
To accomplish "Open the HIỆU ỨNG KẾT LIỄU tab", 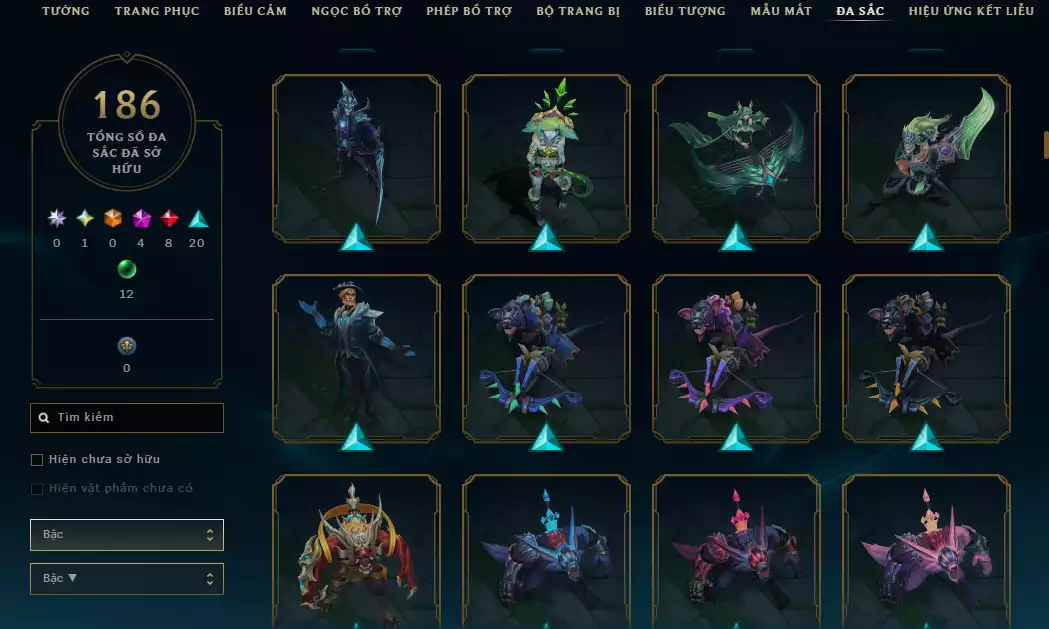I will pyautogui.click(x=971, y=11).
